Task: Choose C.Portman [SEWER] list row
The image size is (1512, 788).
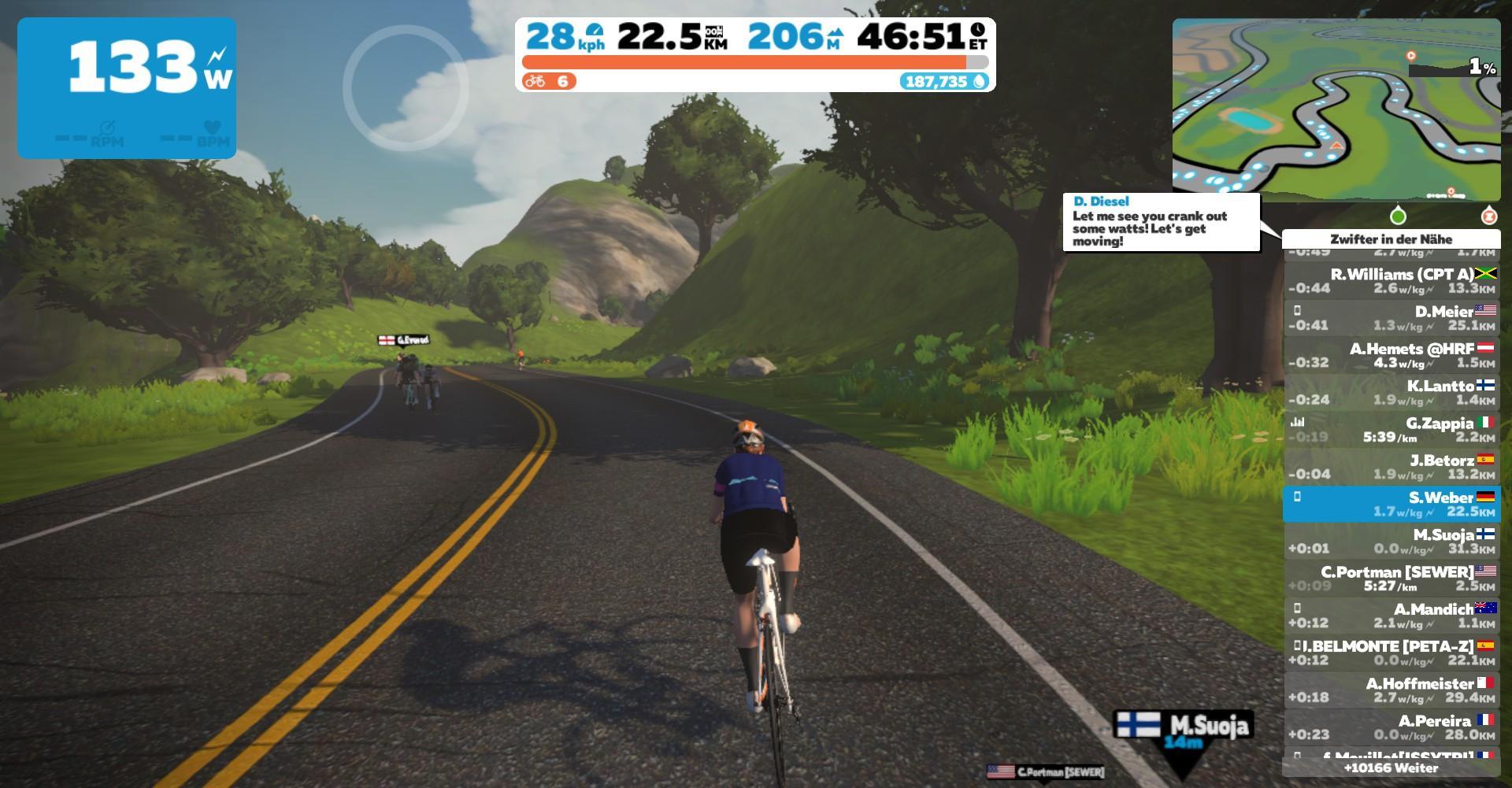Action: (1391, 579)
